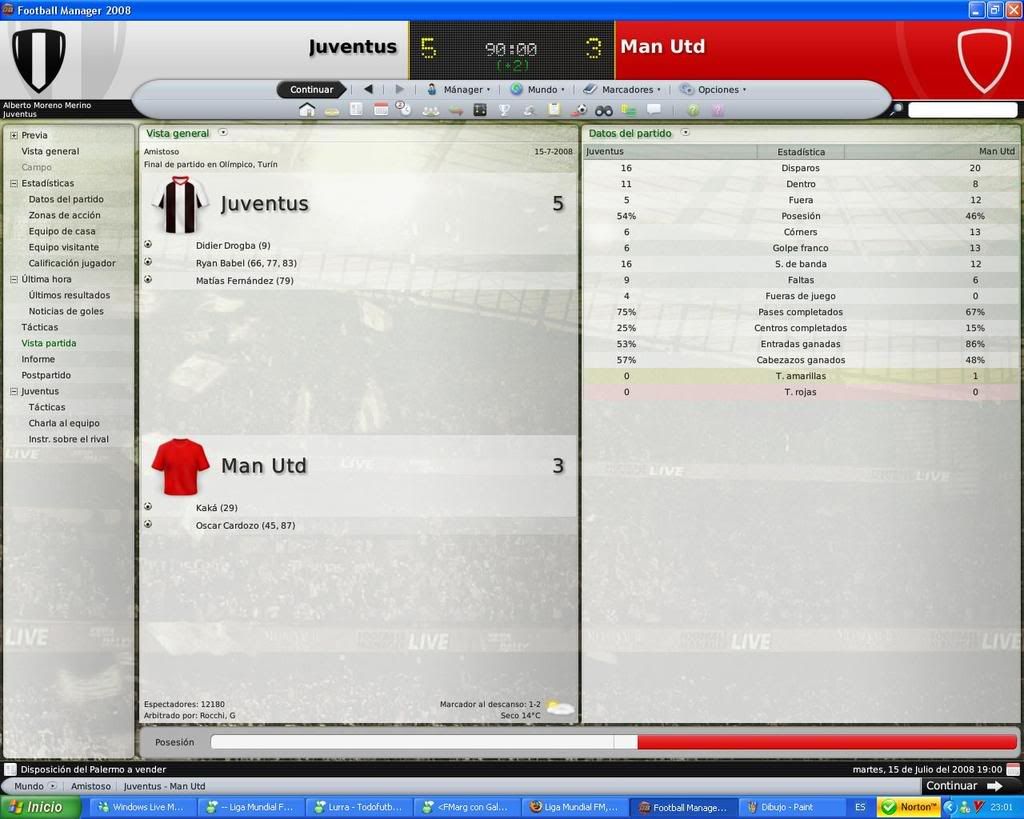Show Equipo de casa statistics
This screenshot has height=819, width=1024.
(x=62, y=231)
